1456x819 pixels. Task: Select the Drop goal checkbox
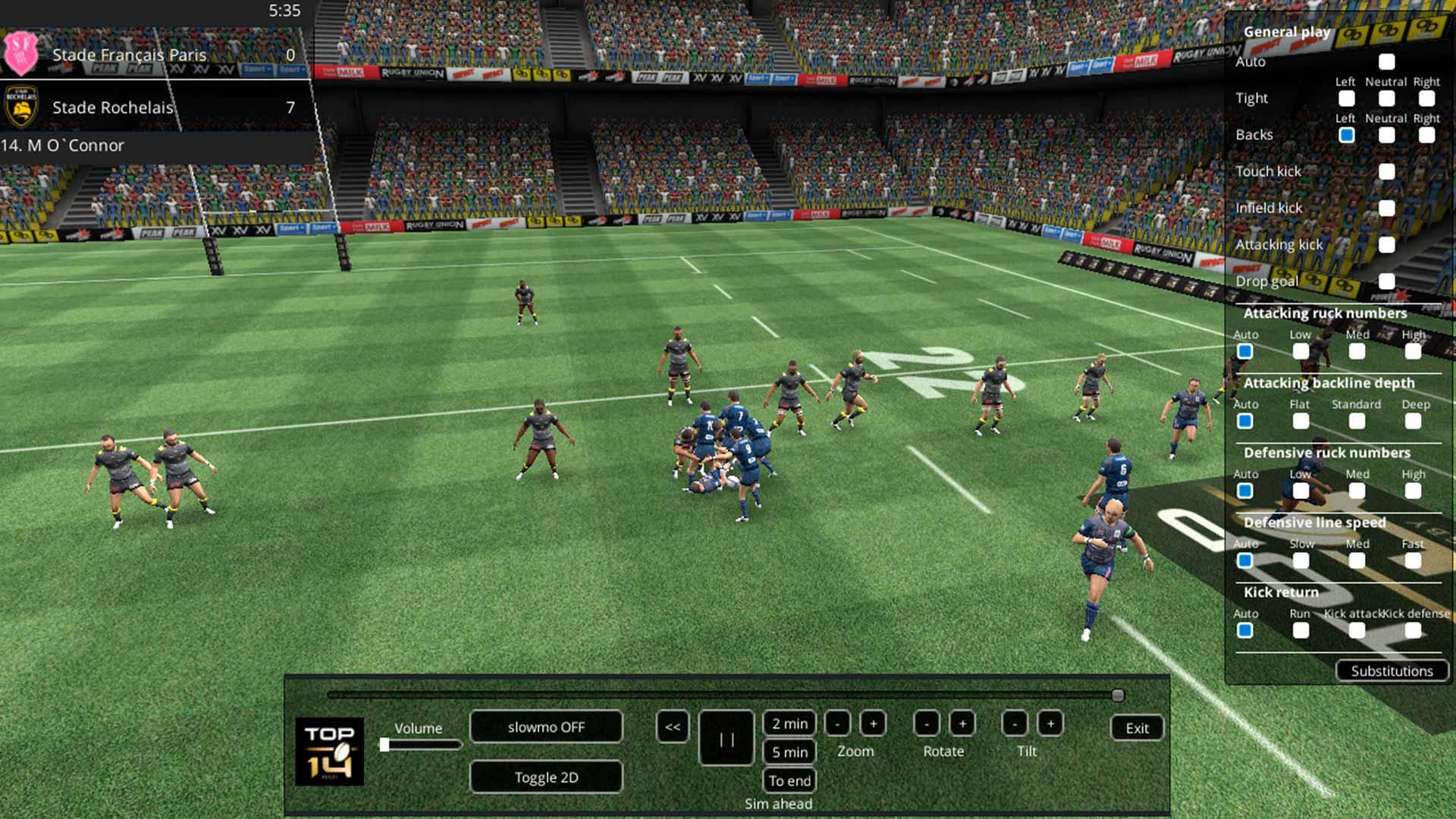[1387, 281]
